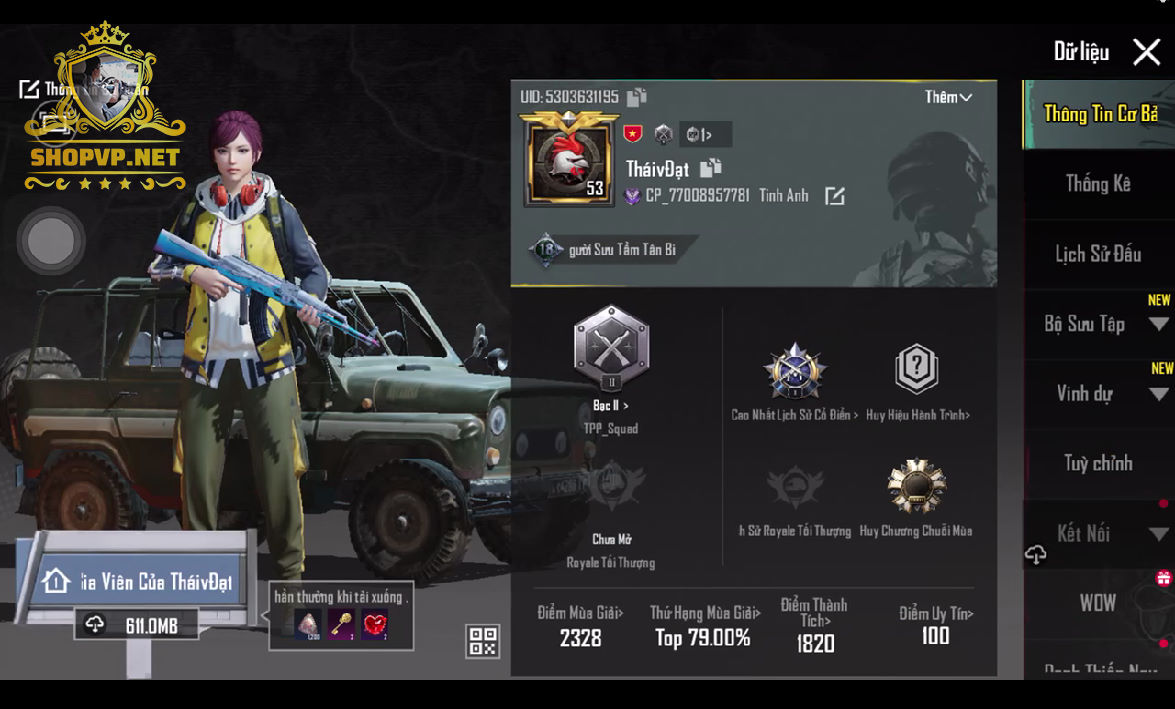The image size is (1175, 709).
Task: Close the profile data screen
Action: pyautogui.click(x=1146, y=52)
